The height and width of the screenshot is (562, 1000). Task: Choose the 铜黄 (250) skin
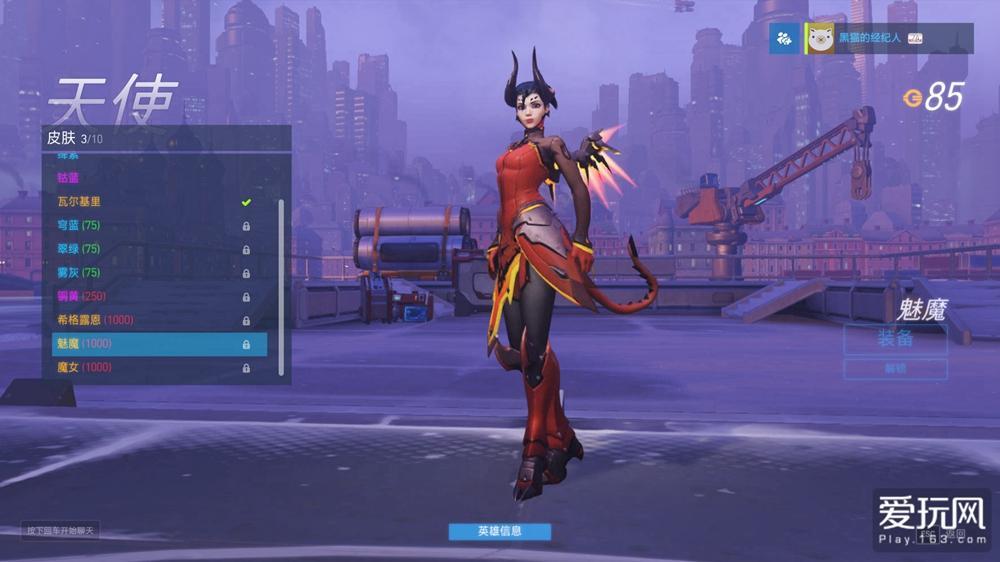[x=150, y=296]
